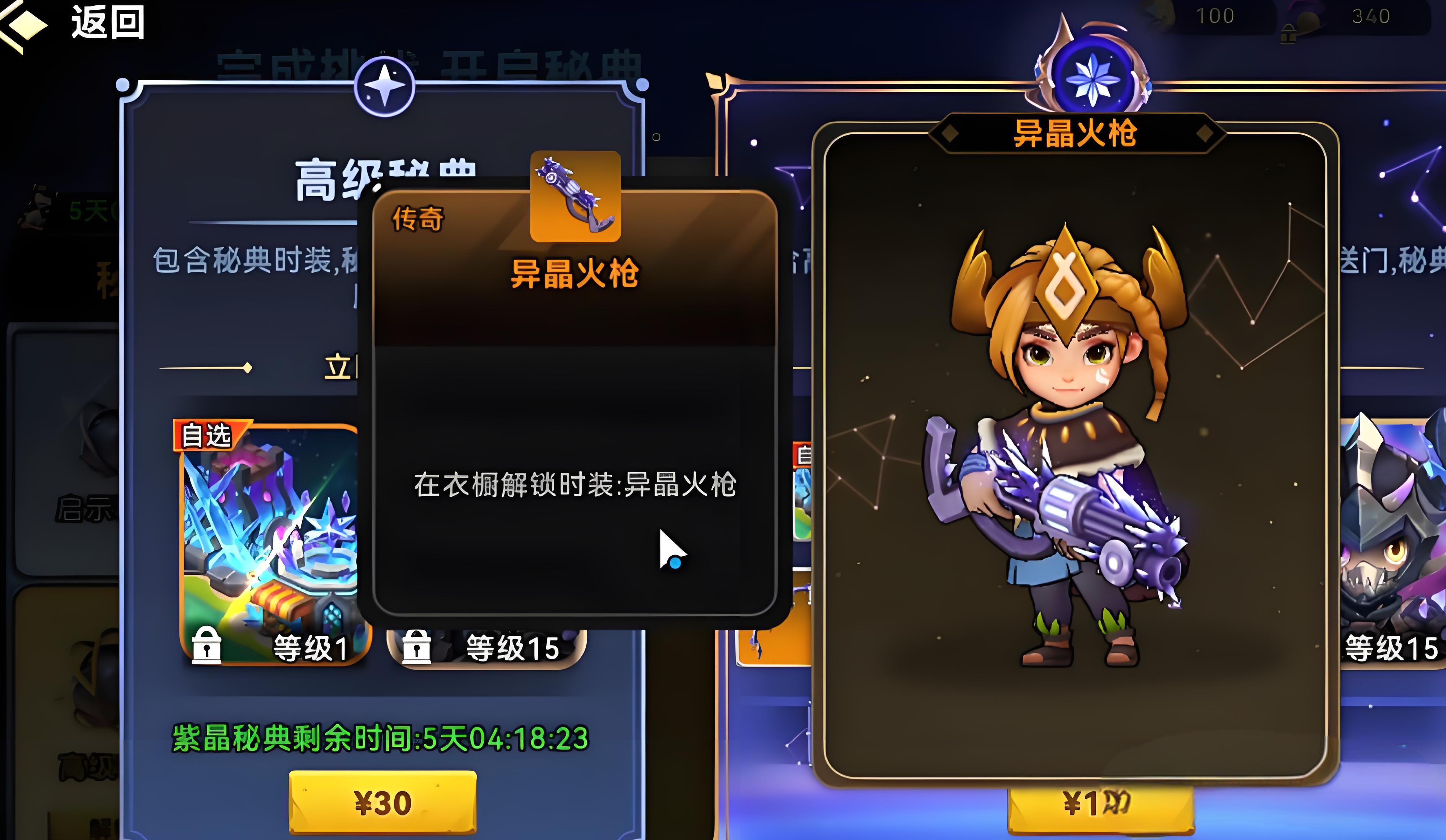The width and height of the screenshot is (1446, 840).
Task: Click the 异晶火枪 character preview card
Action: pos(1074,453)
